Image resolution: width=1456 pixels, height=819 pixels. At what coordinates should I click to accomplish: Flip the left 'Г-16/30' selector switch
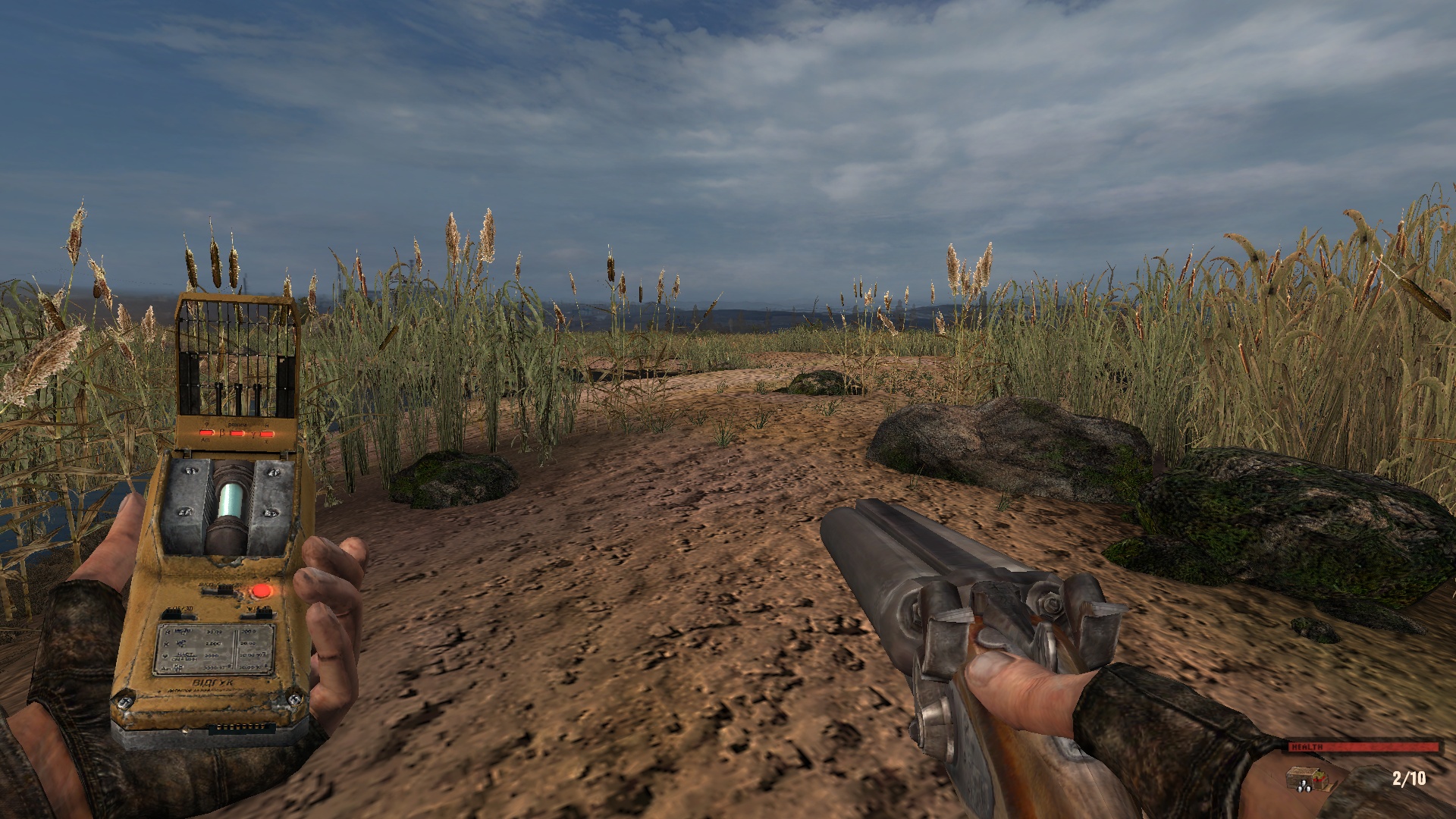pyautogui.click(x=177, y=614)
